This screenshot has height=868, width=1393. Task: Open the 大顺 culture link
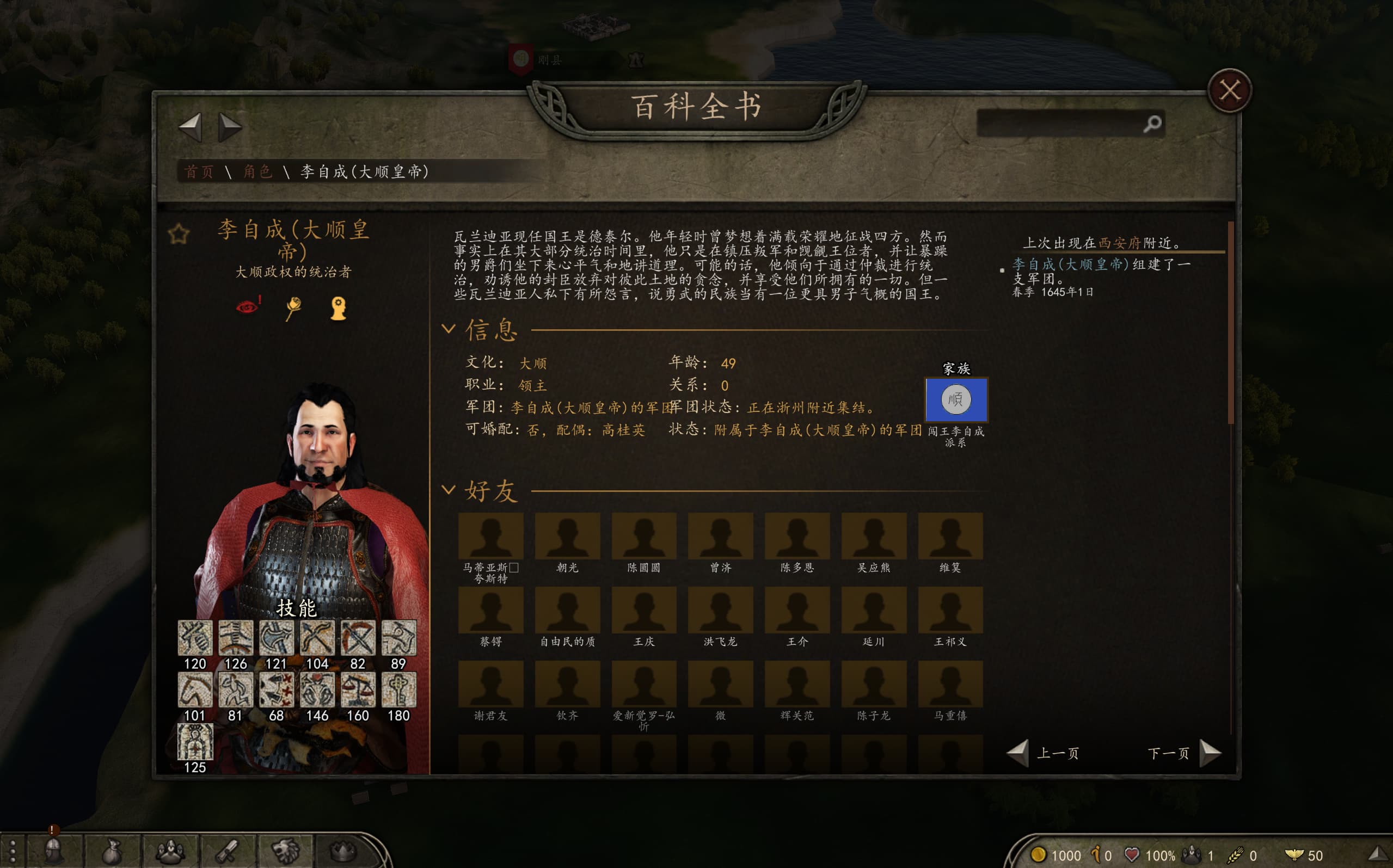coord(533,364)
